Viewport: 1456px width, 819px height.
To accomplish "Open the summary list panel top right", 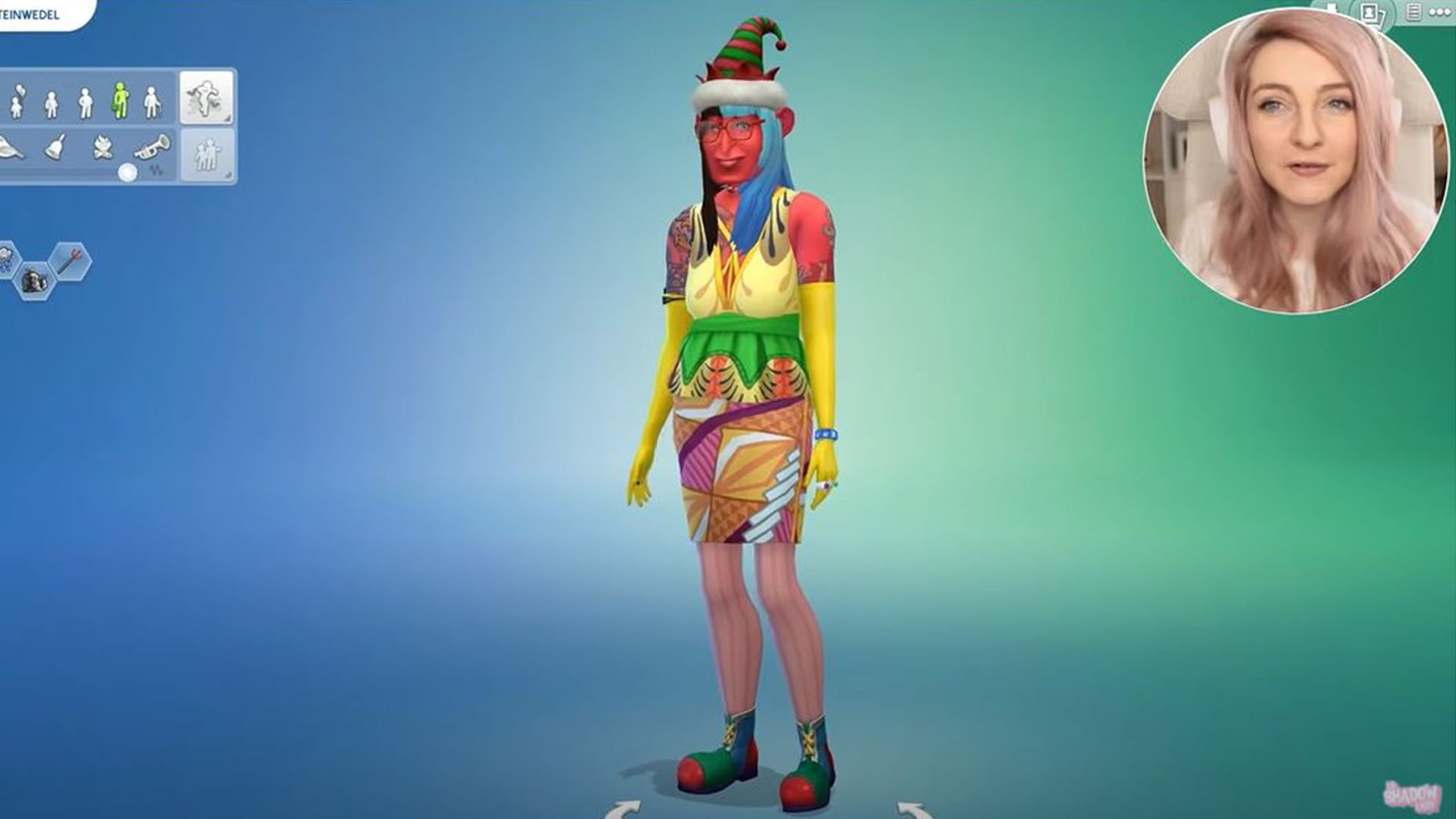I will point(1414,12).
